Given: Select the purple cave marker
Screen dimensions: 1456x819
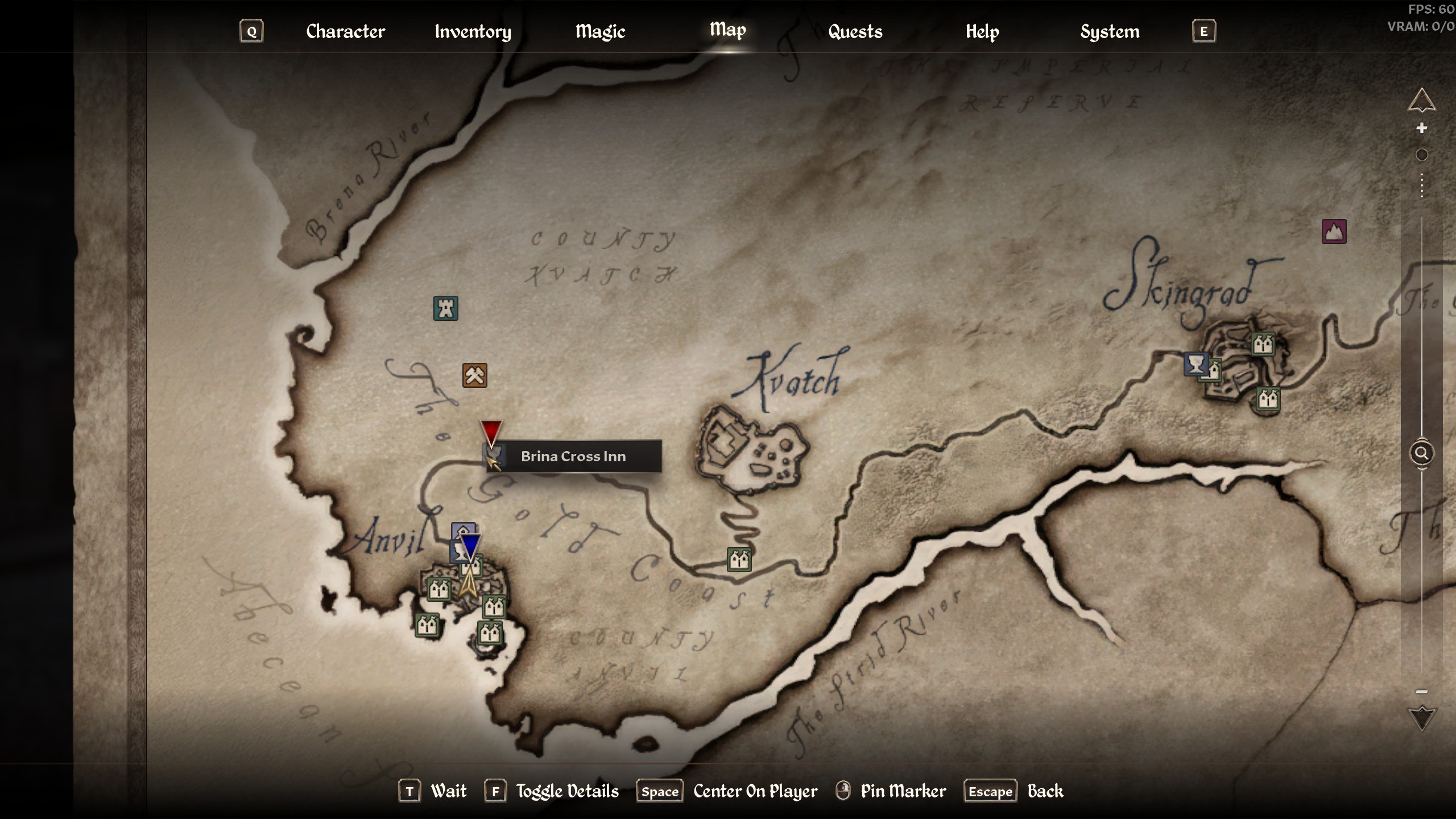Looking at the screenshot, I should [1334, 231].
